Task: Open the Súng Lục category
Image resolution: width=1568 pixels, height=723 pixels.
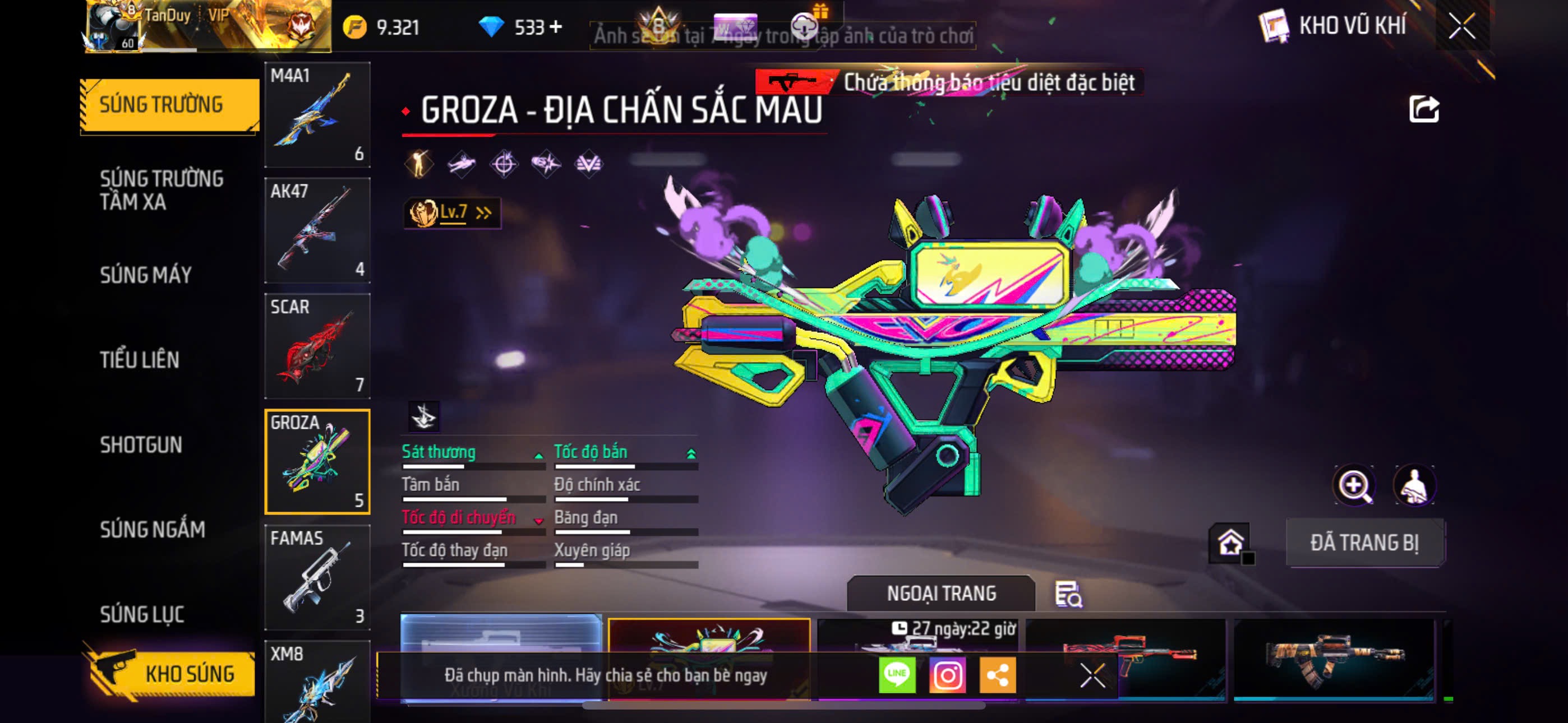Action: tap(142, 615)
